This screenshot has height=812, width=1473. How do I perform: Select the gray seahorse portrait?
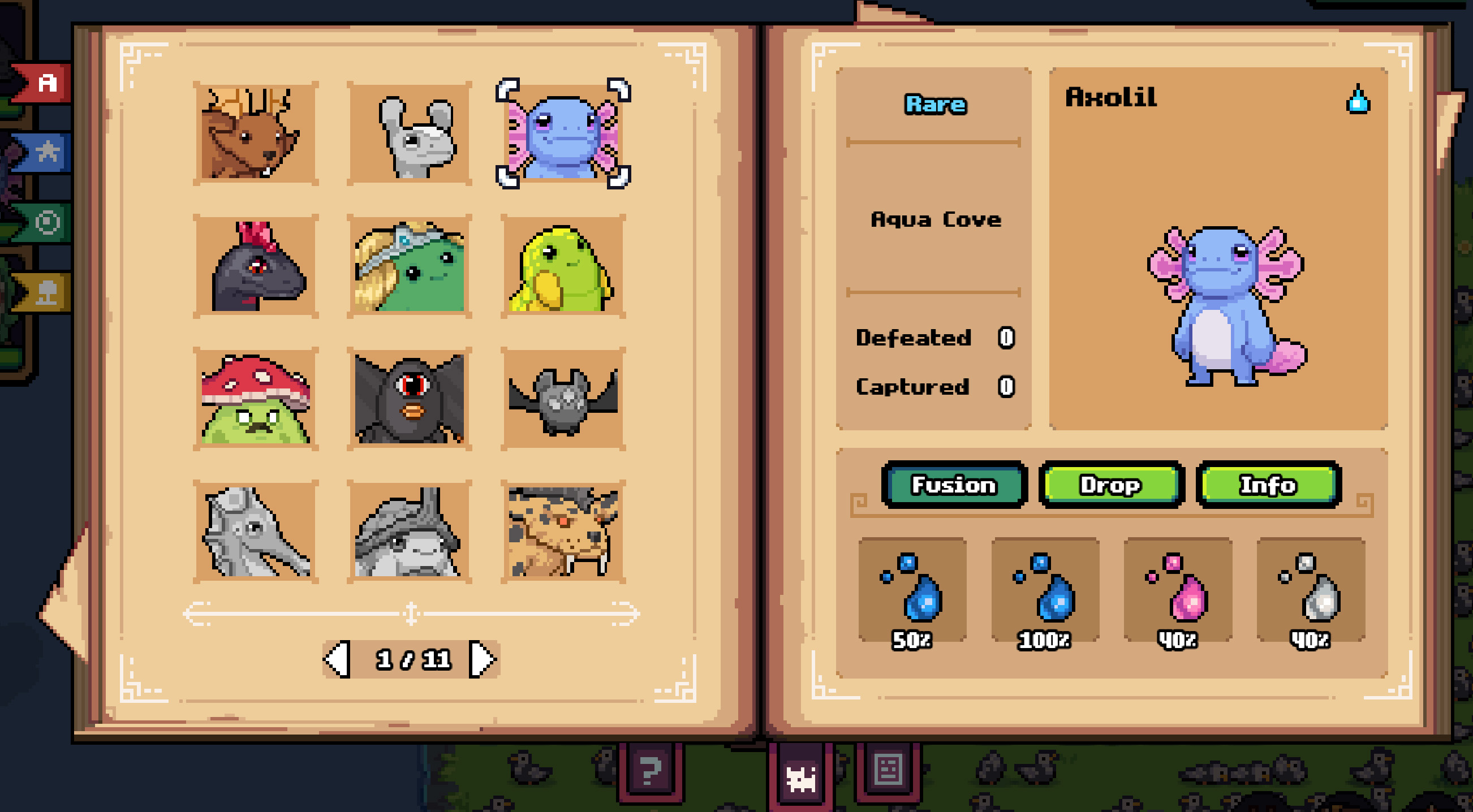[x=255, y=532]
